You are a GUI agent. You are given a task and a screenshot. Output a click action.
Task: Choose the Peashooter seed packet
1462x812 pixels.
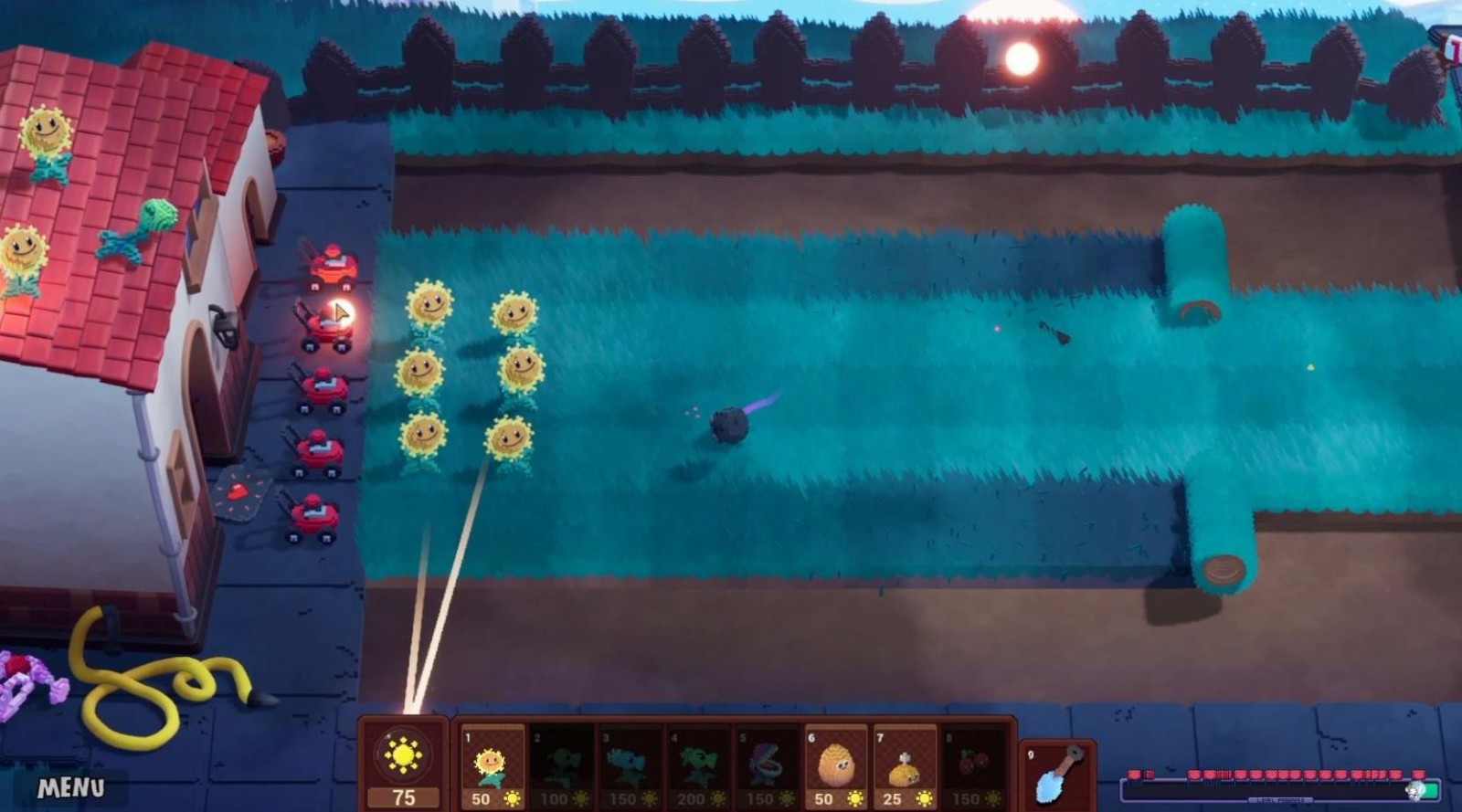[561, 767]
